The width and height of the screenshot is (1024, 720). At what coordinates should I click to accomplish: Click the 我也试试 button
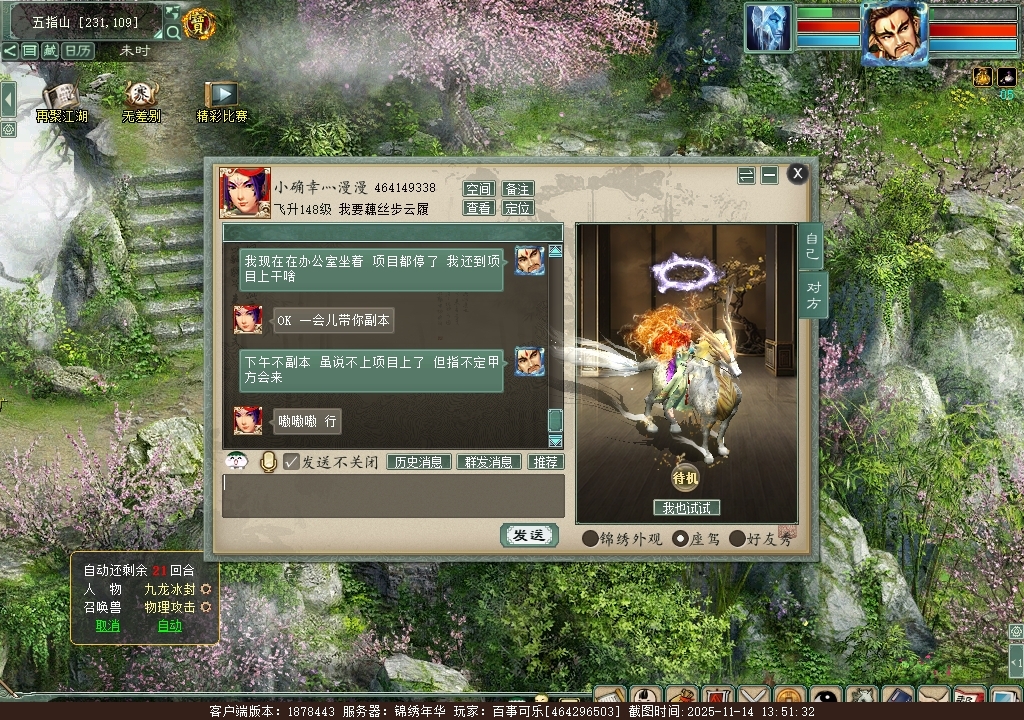tap(686, 508)
